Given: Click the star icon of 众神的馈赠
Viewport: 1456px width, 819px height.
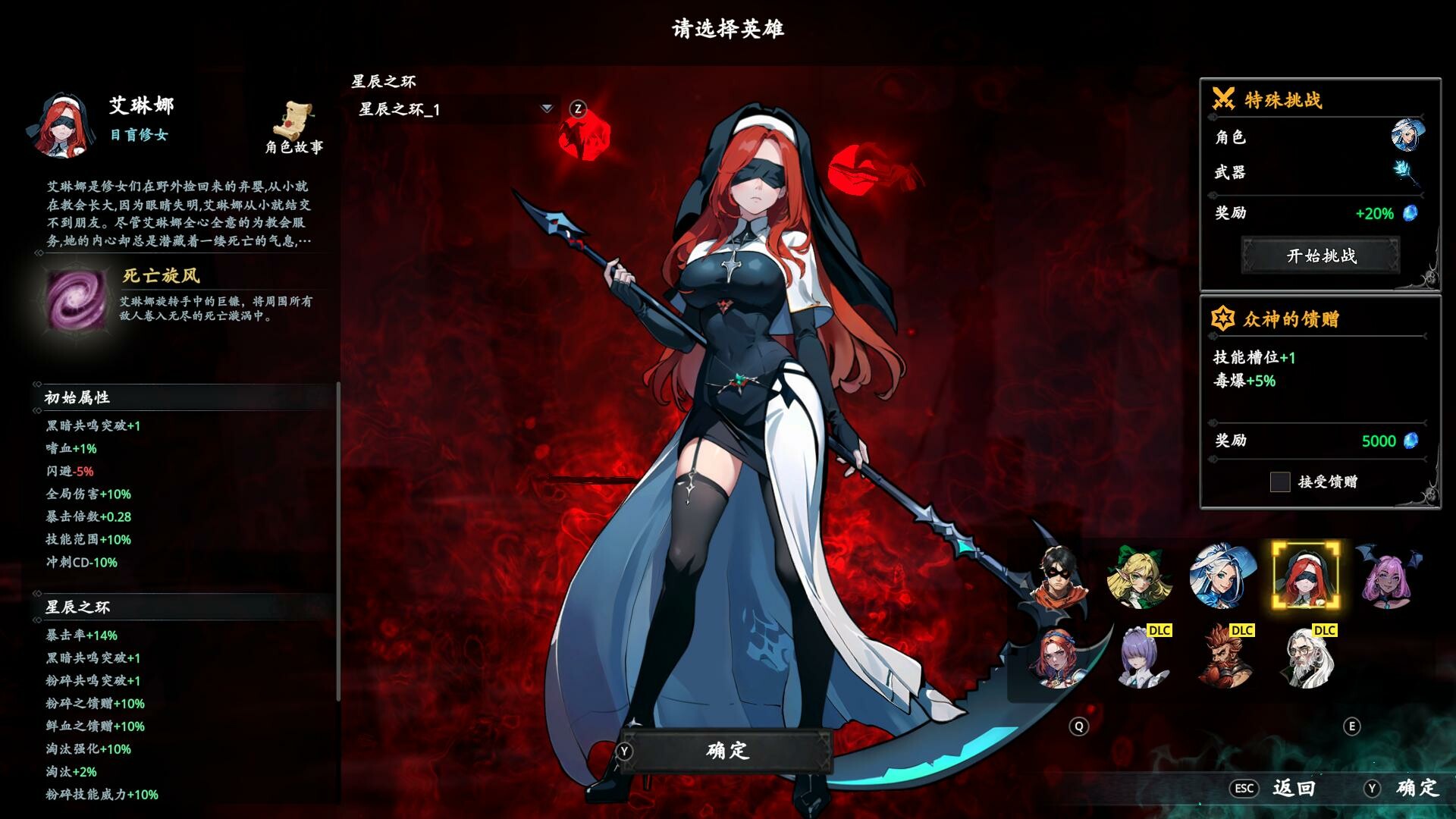Looking at the screenshot, I should [x=1223, y=319].
